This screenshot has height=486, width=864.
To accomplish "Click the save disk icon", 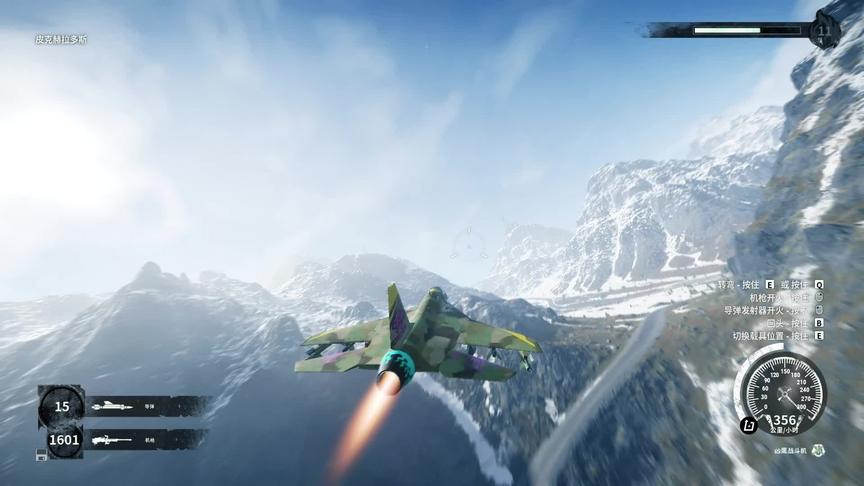I will point(42,455).
